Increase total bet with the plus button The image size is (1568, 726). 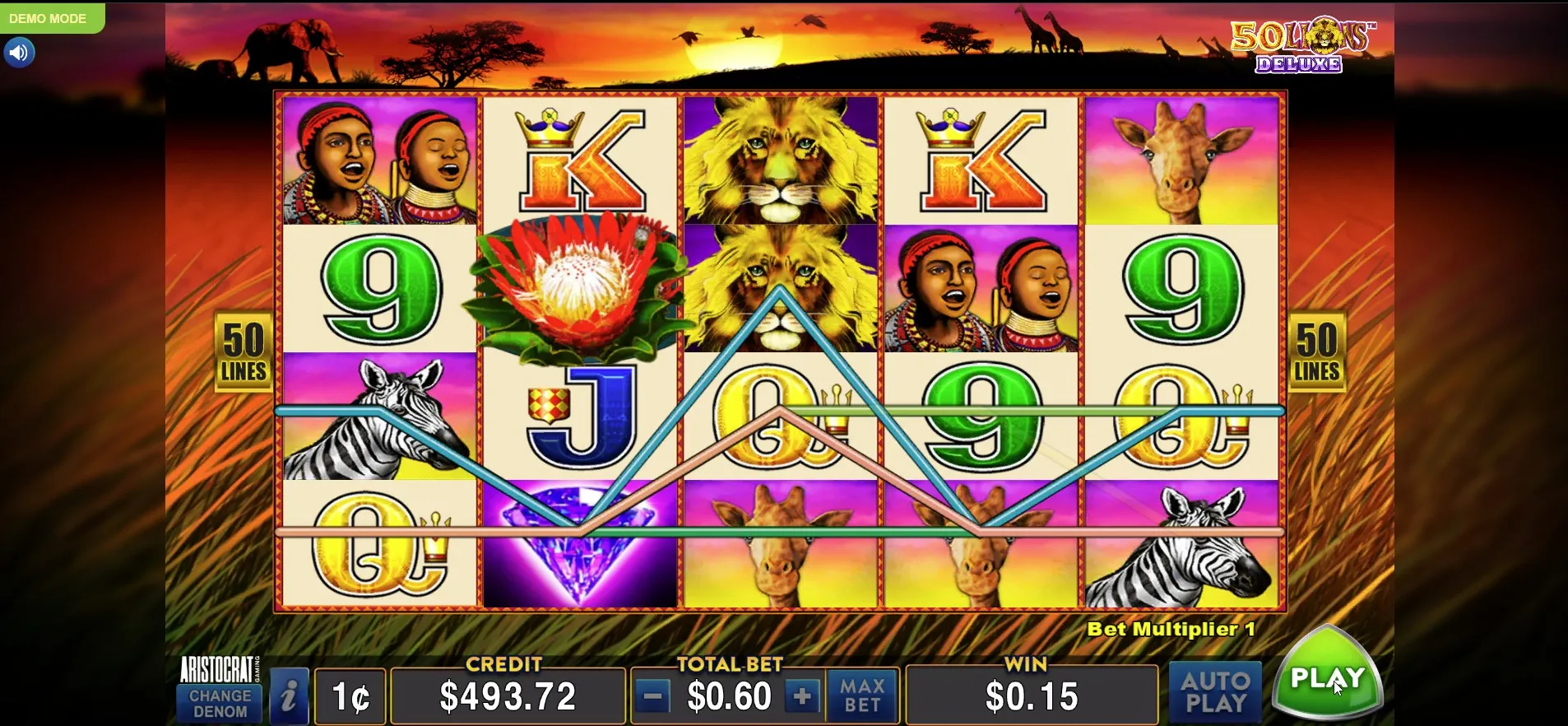(802, 697)
